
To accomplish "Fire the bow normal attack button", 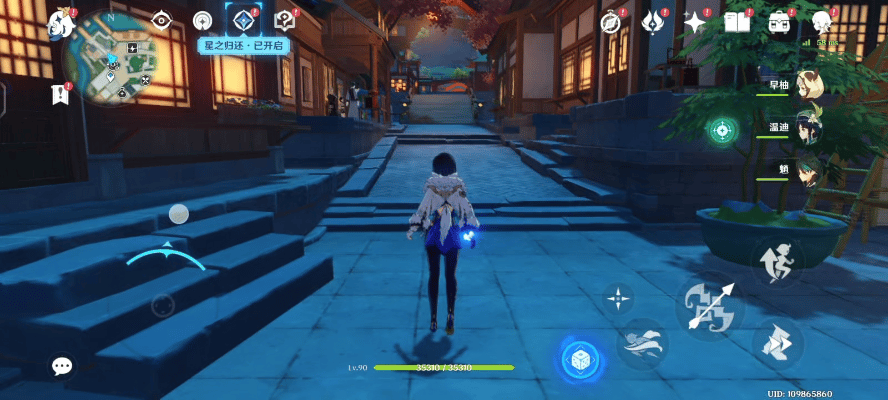I will pos(709,305).
